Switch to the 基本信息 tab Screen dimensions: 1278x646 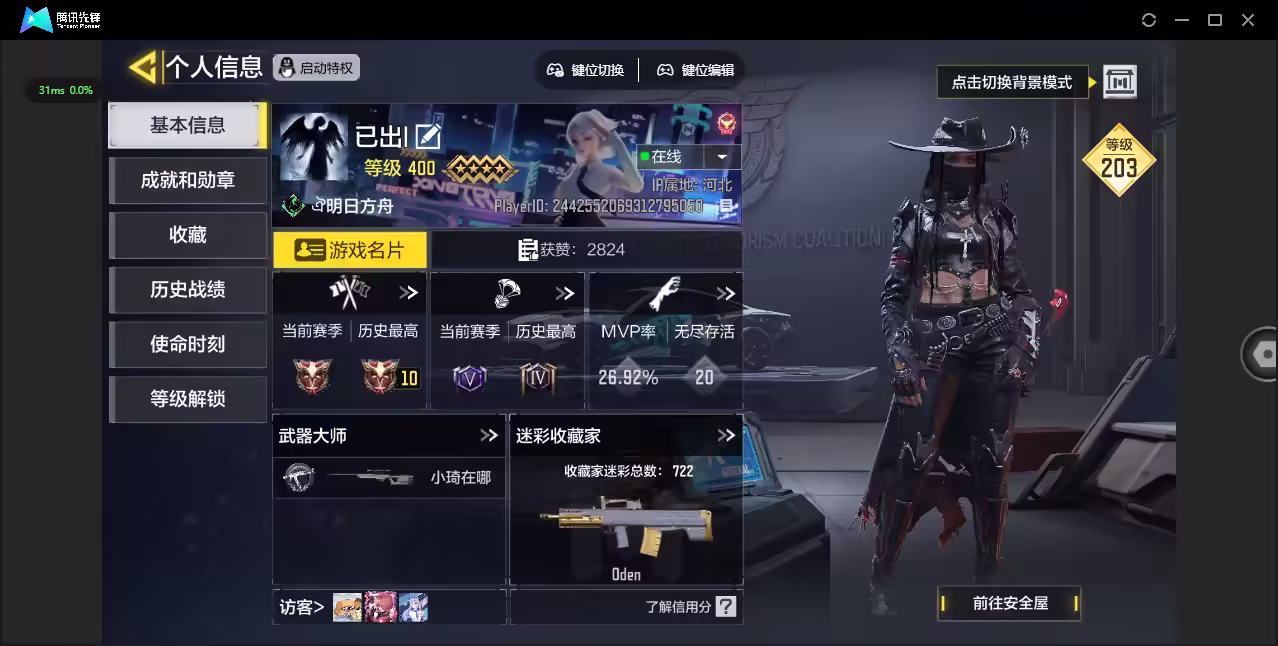click(187, 125)
